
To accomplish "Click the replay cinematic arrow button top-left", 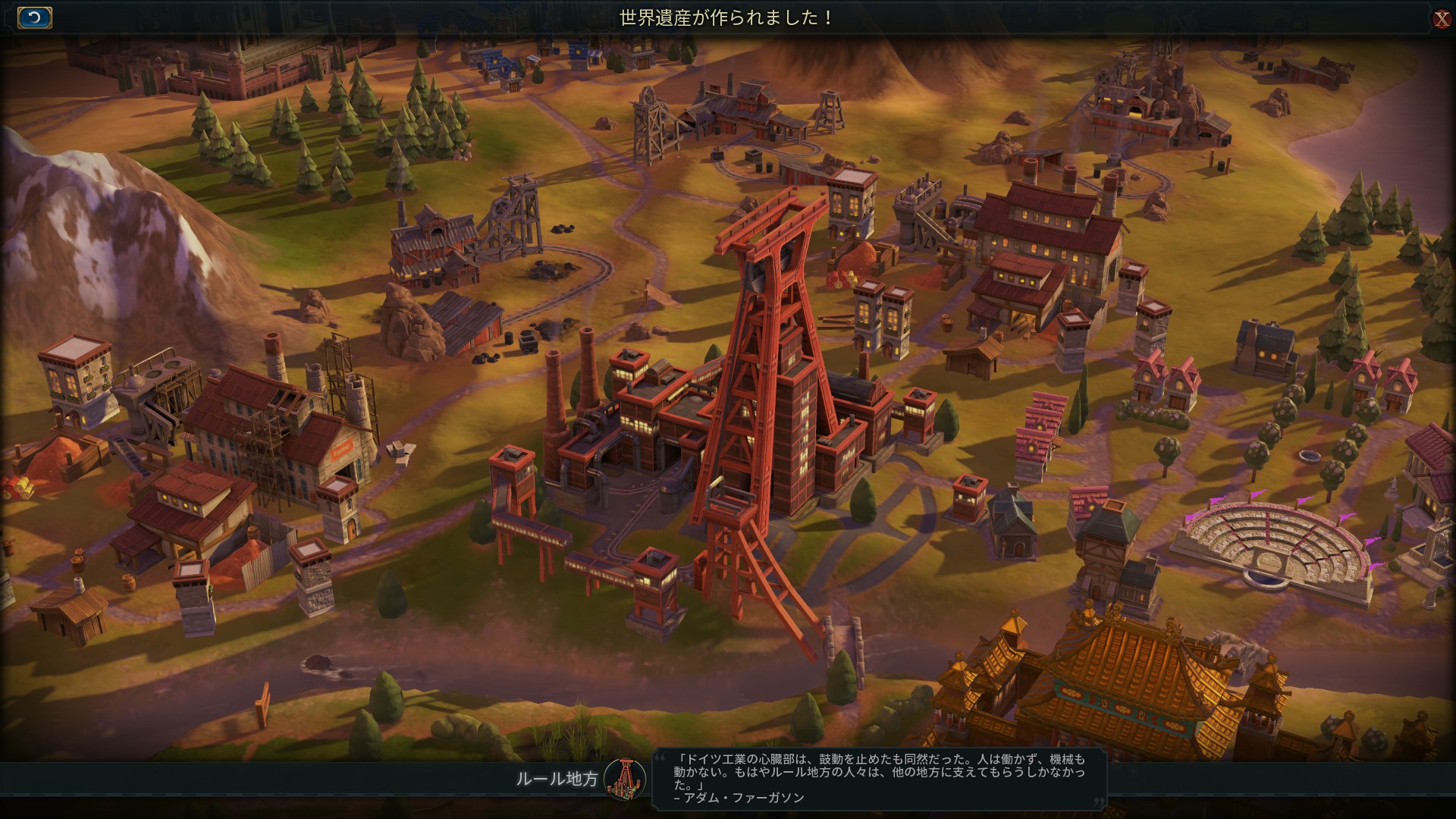I will tap(33, 16).
